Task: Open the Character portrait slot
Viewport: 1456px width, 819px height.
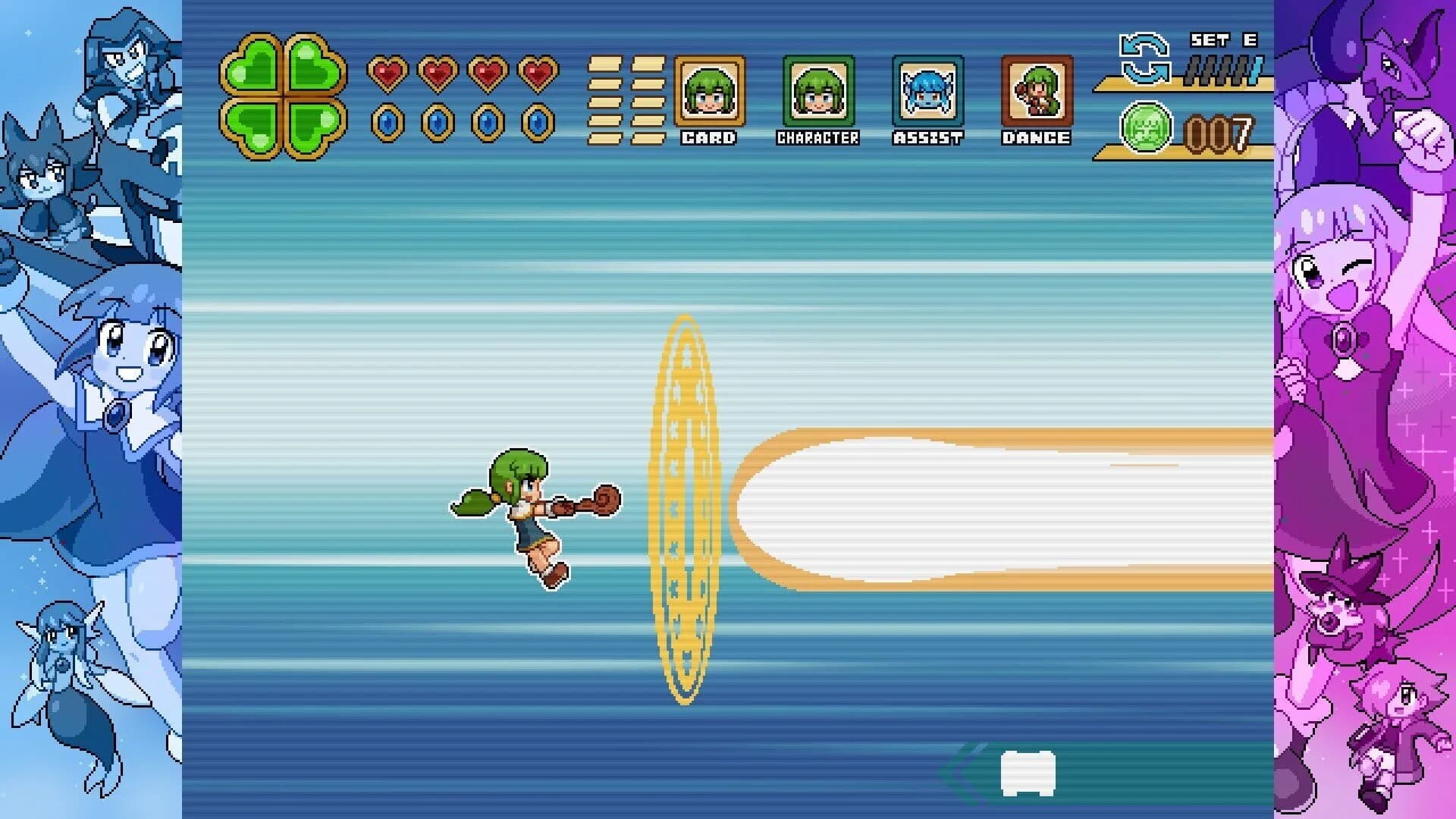Action: pos(818,92)
